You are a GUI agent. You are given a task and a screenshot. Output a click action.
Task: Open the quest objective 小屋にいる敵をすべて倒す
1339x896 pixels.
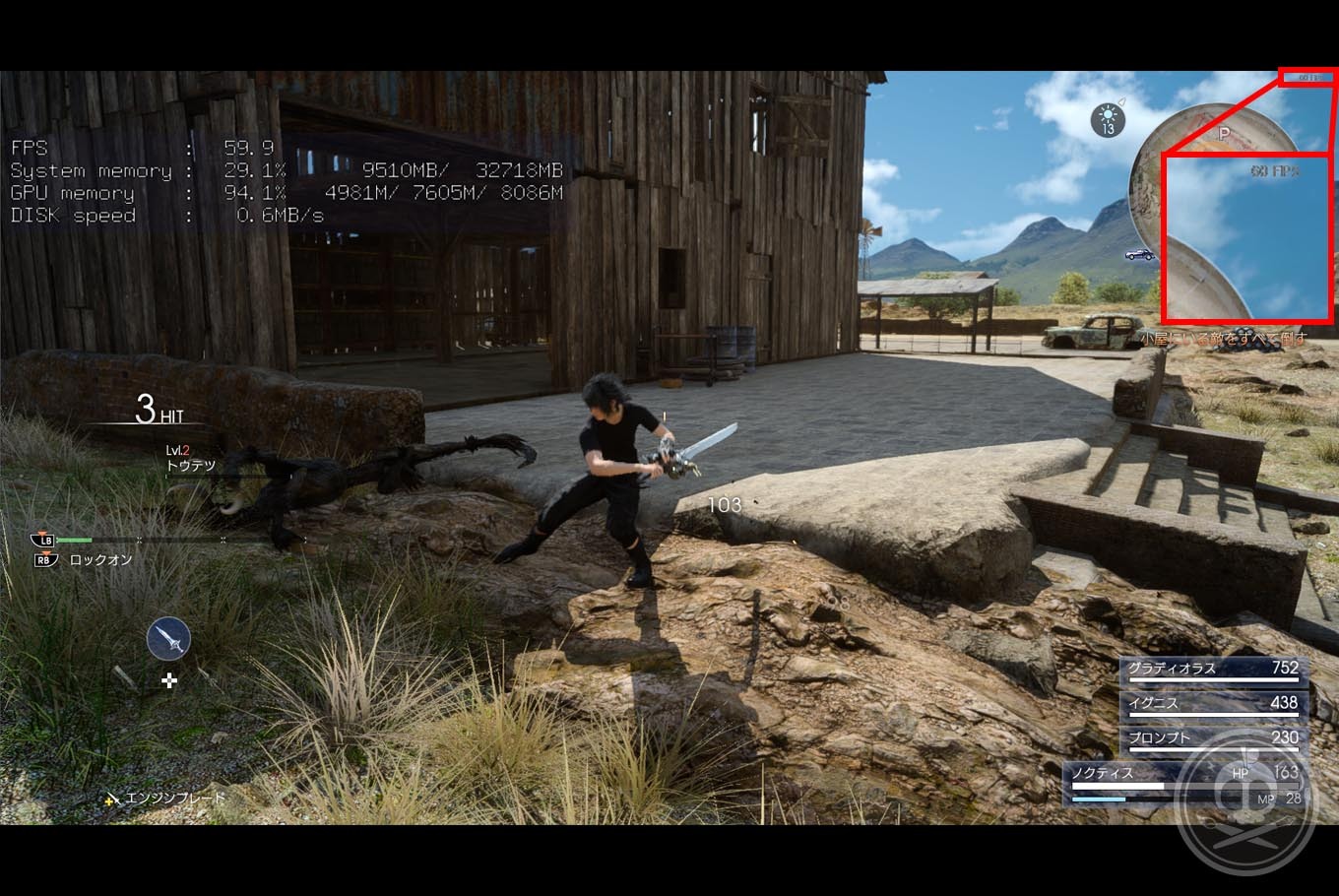coord(1224,338)
